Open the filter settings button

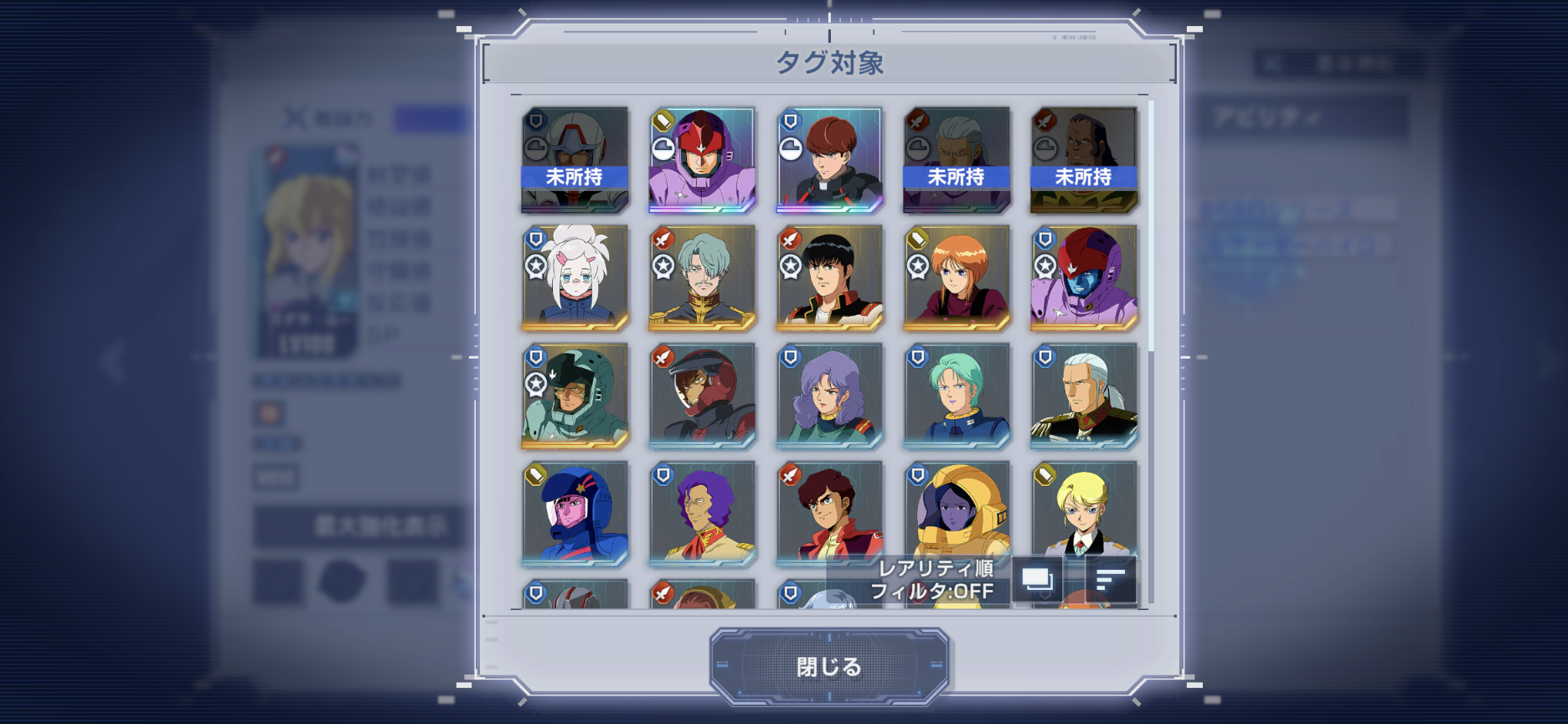(x=1037, y=579)
